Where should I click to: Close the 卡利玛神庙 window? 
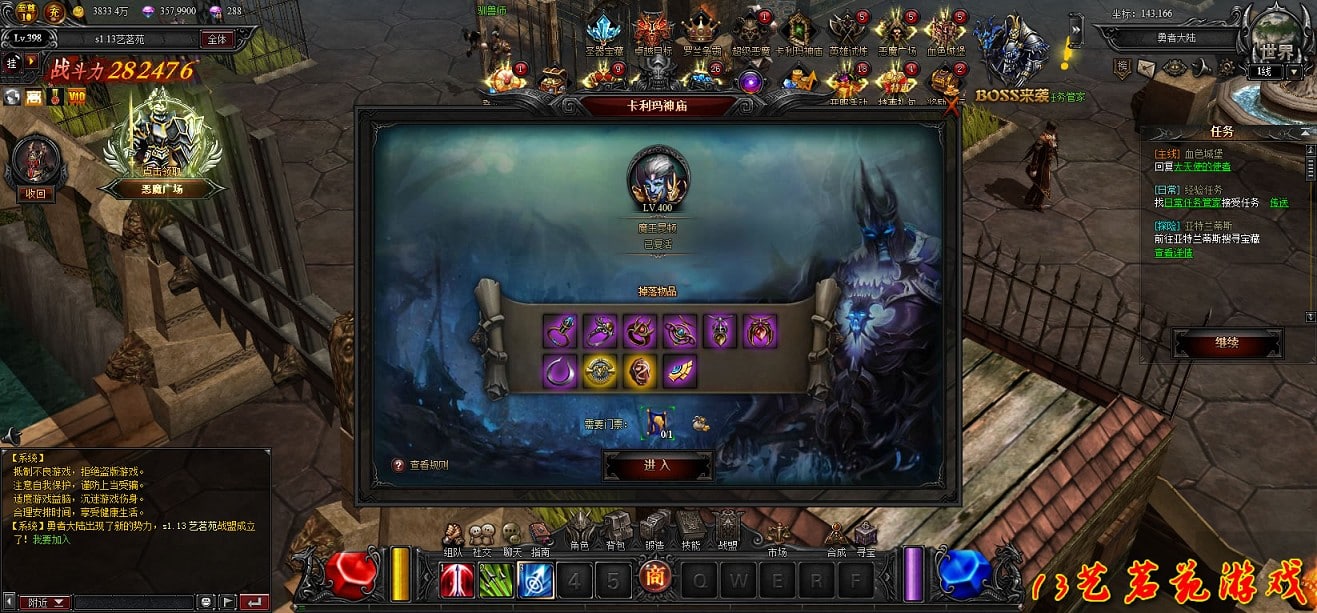(x=951, y=104)
